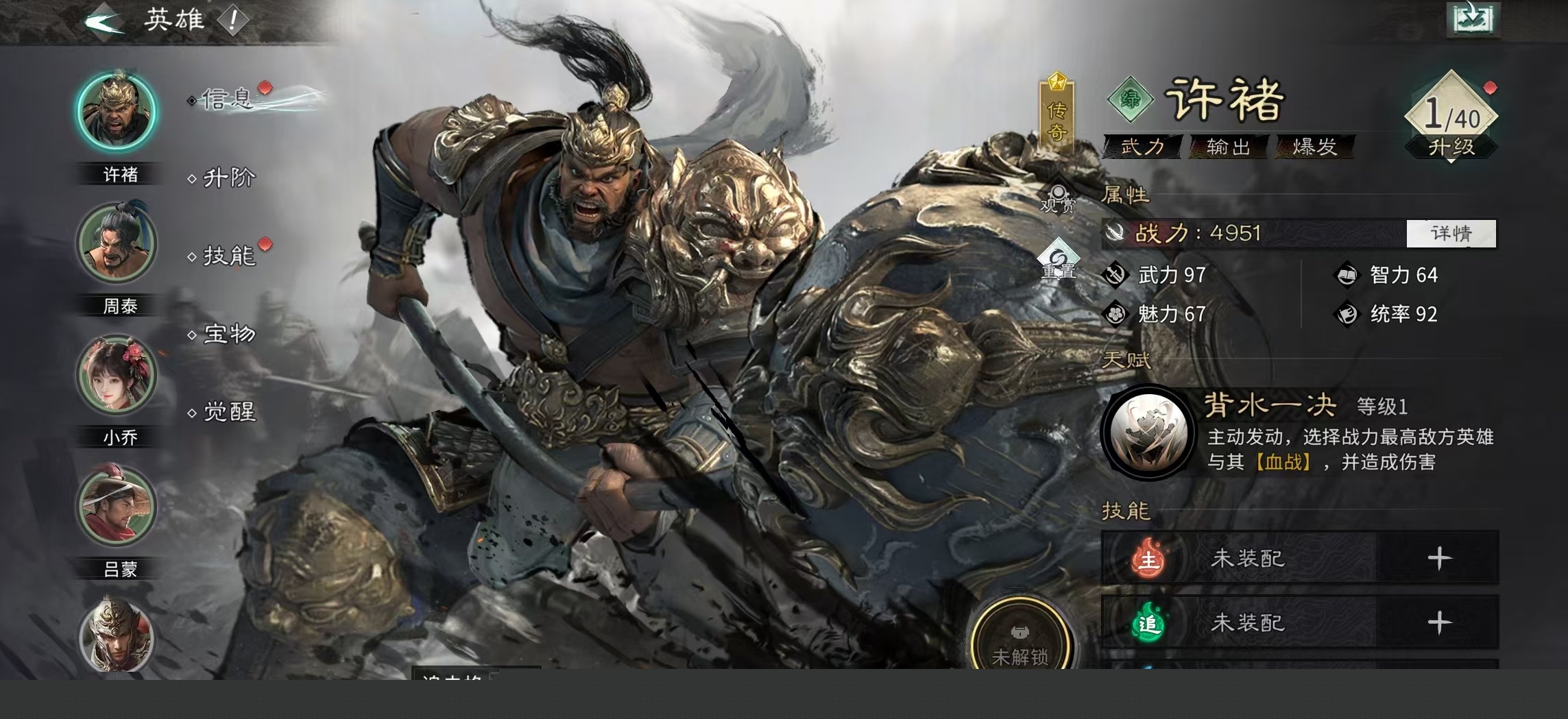1568x719 pixels.
Task: Show the 宝物 tab
Action: click(x=228, y=334)
